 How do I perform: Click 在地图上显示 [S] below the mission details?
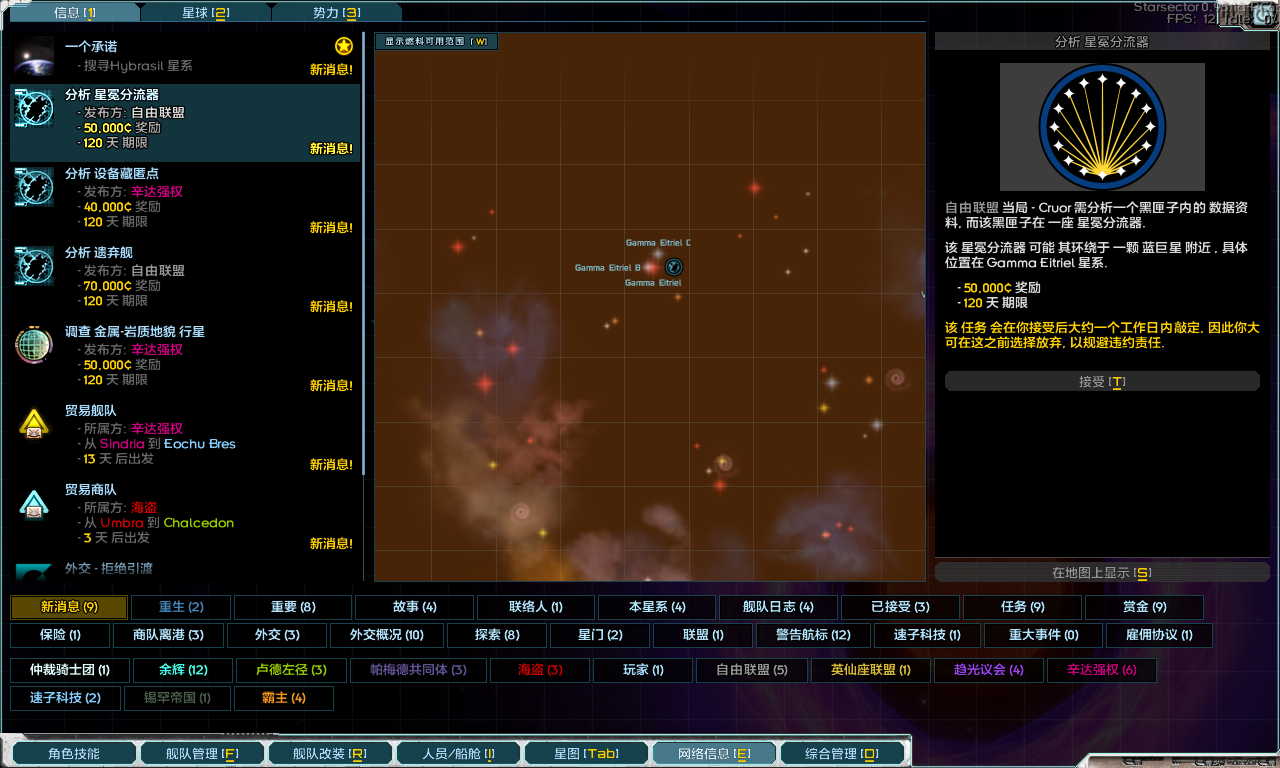(1102, 571)
